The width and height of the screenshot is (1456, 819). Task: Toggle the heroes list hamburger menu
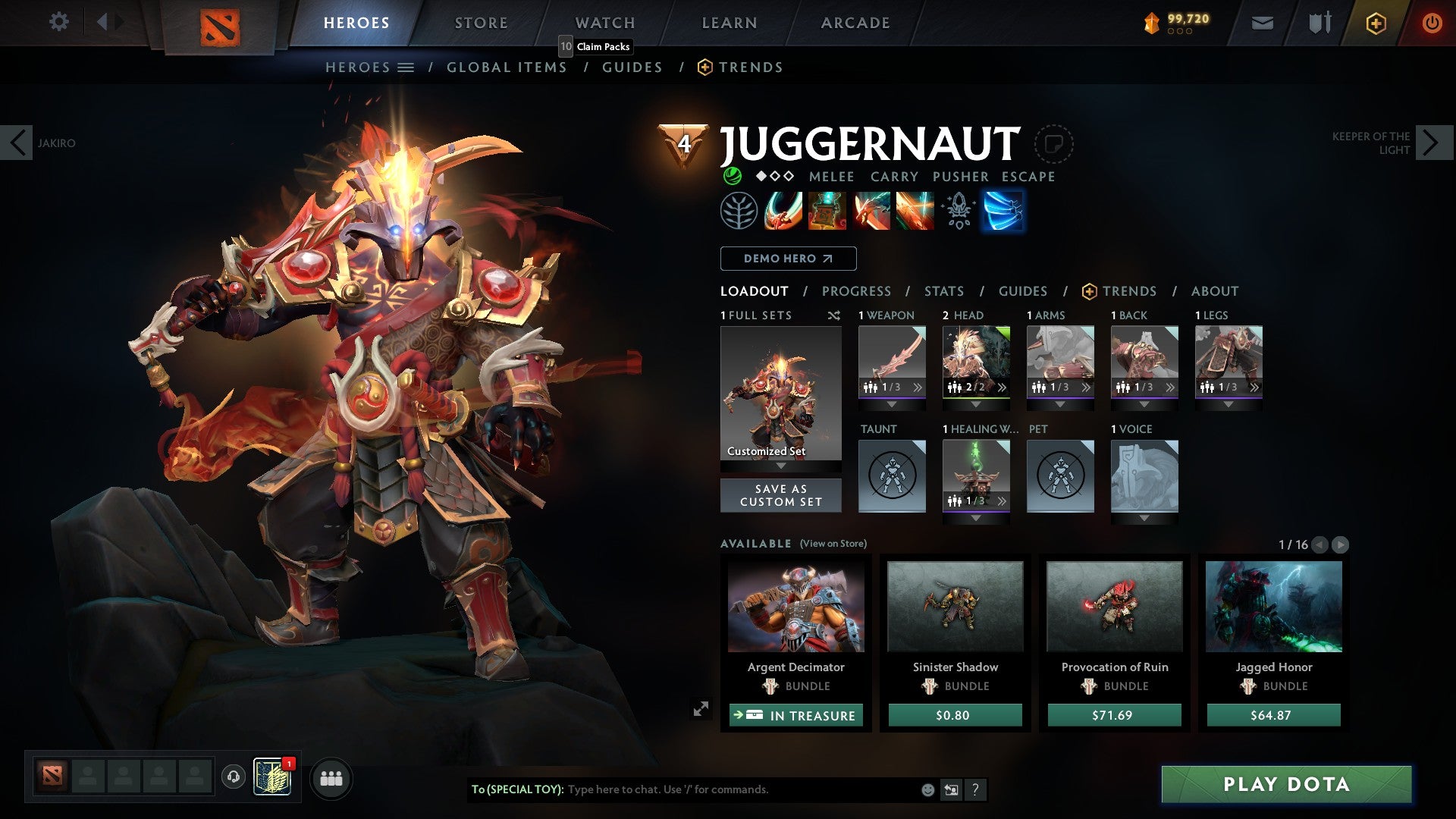point(406,67)
